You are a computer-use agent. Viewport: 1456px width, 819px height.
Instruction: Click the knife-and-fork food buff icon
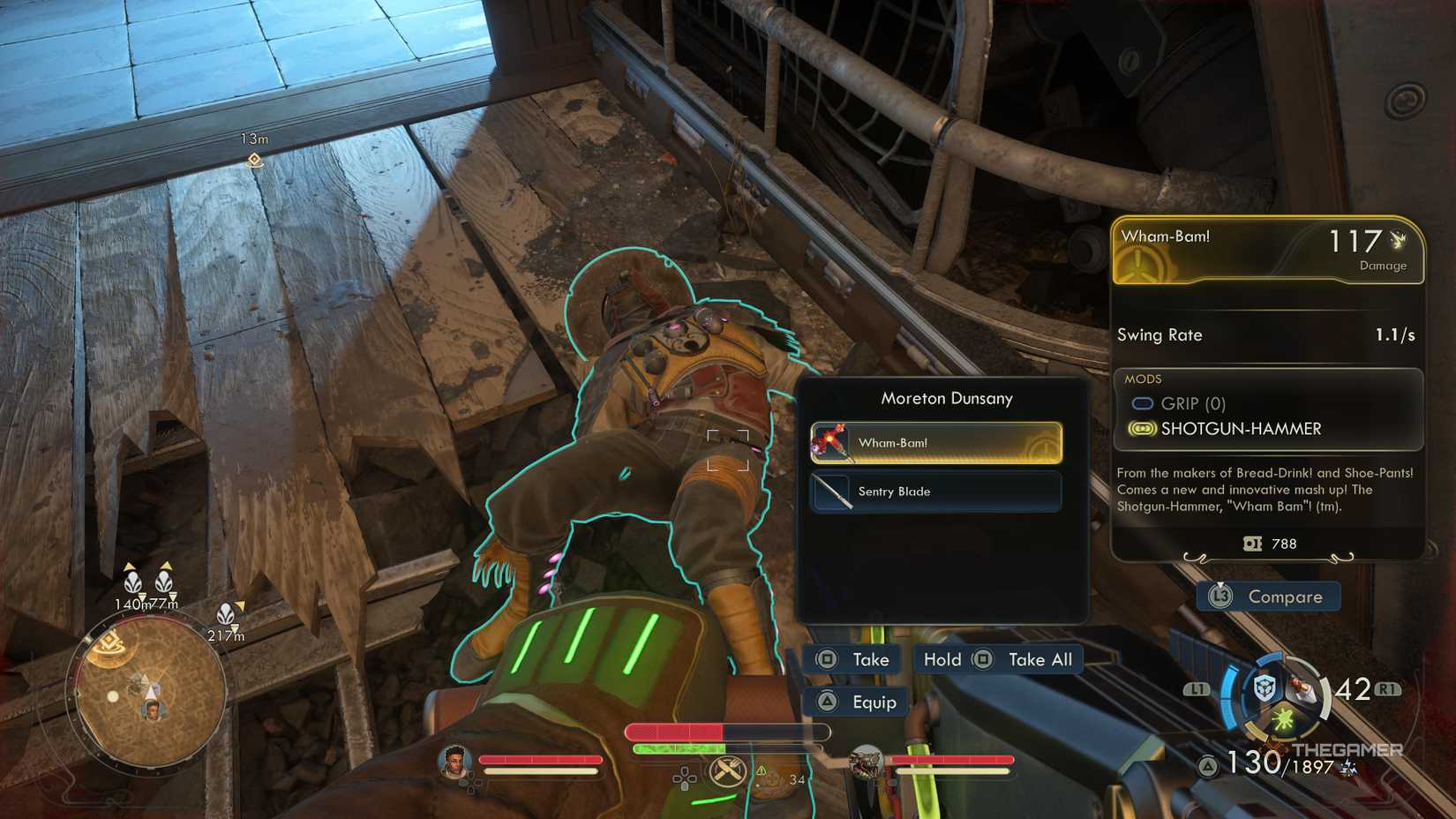click(x=727, y=771)
